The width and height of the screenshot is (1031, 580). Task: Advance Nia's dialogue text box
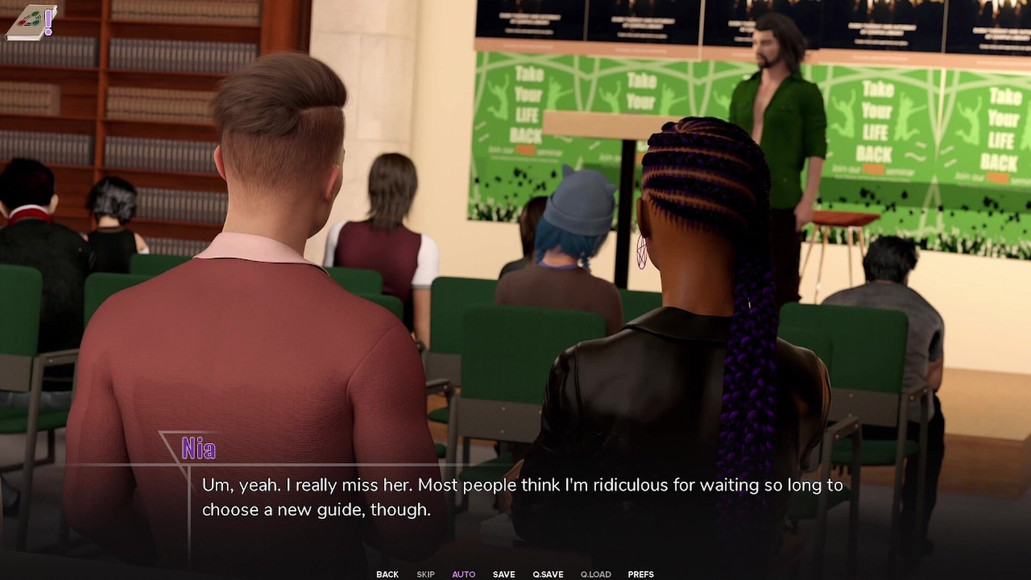[x=520, y=497]
